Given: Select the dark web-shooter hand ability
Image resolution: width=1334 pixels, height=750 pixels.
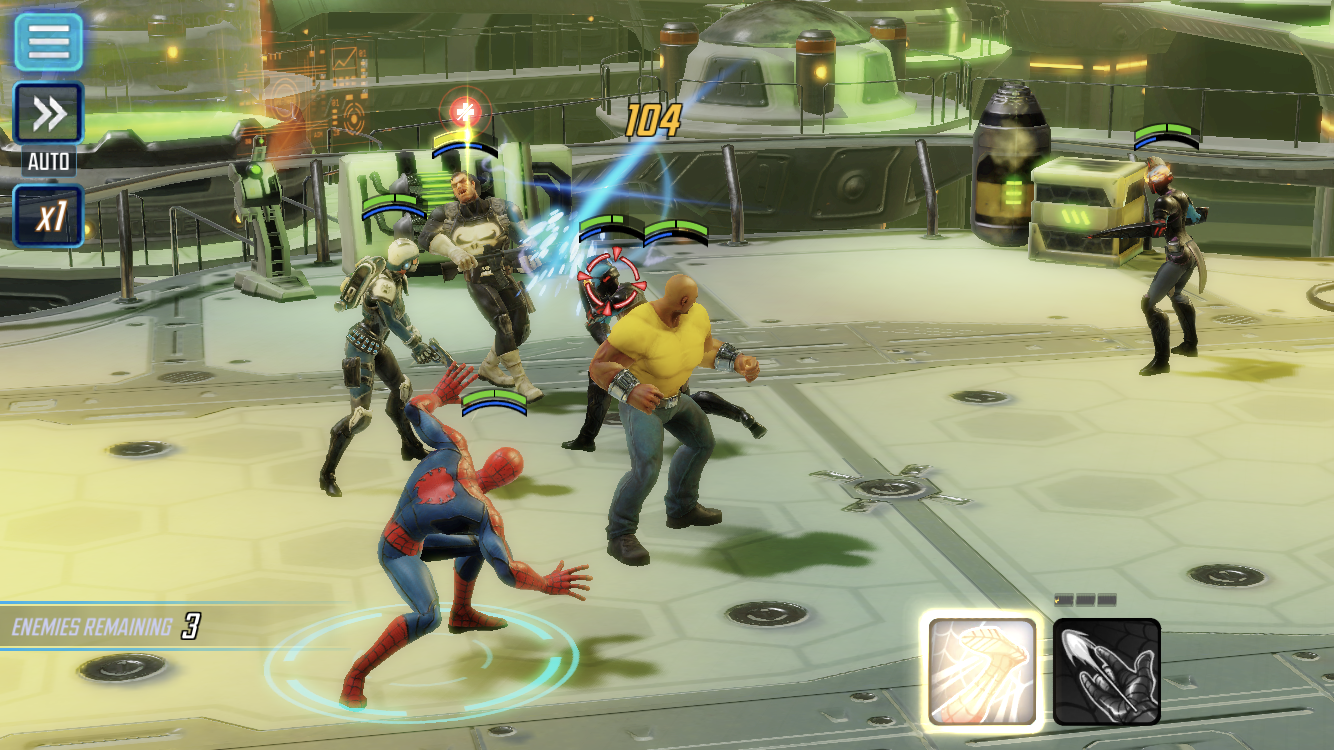Looking at the screenshot, I should 1106,670.
